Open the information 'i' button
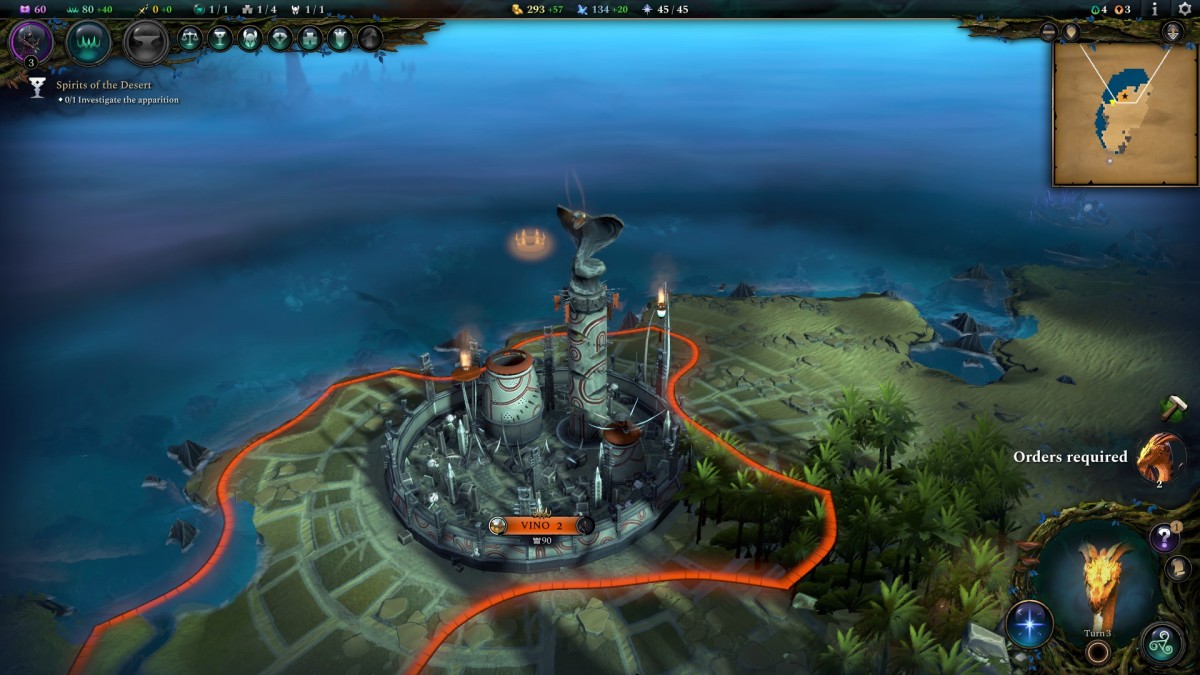The height and width of the screenshot is (675, 1200). [x=1154, y=9]
